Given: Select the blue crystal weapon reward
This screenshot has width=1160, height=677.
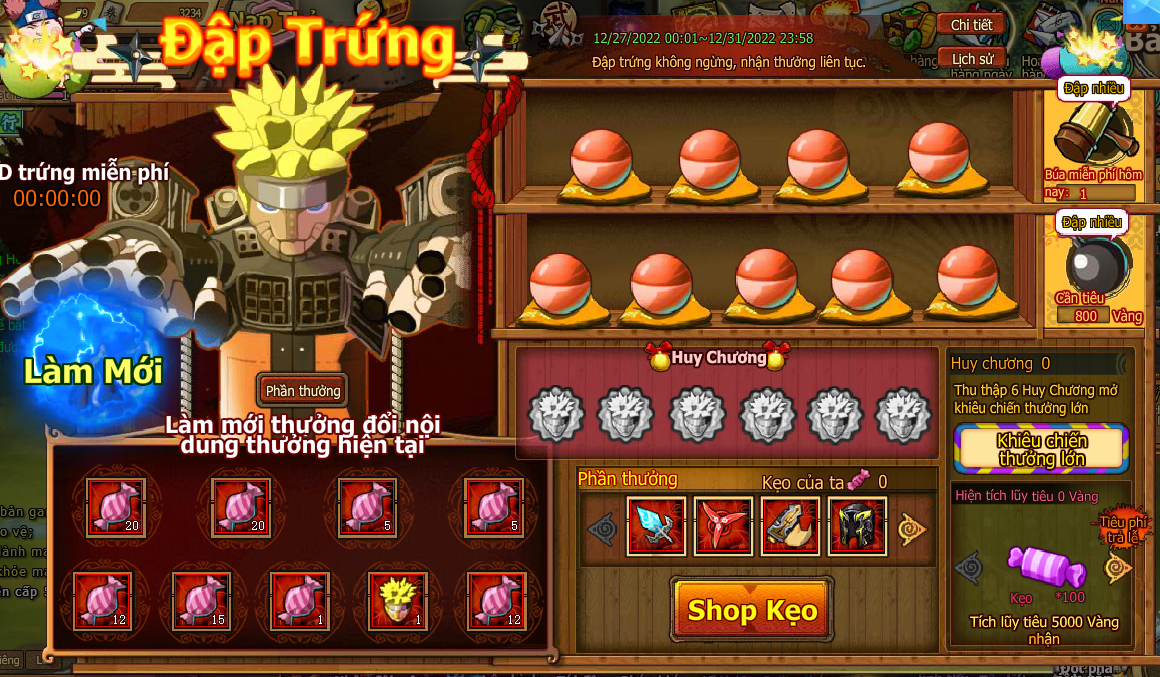Looking at the screenshot, I should (x=656, y=526).
